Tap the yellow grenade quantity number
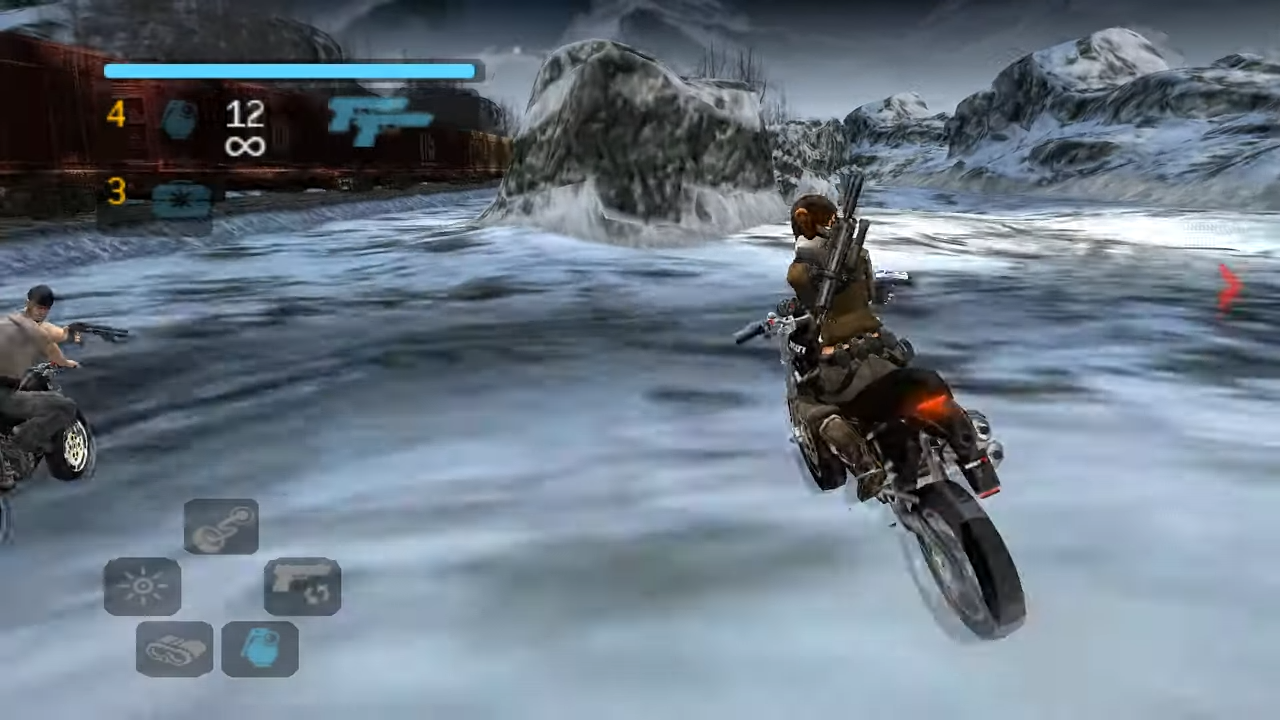The image size is (1280, 720). pos(116,114)
